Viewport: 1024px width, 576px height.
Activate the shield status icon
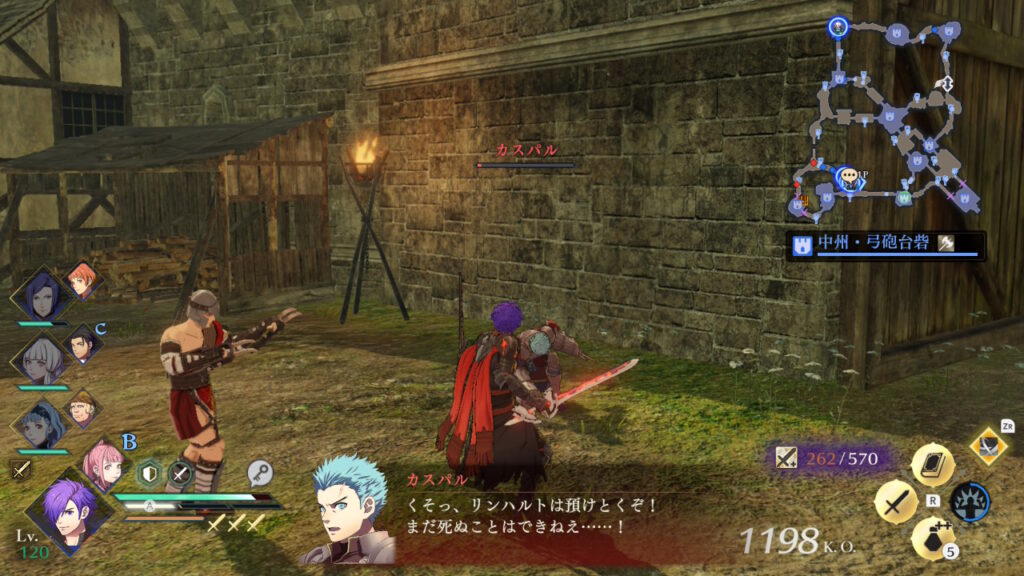pyautogui.click(x=150, y=473)
